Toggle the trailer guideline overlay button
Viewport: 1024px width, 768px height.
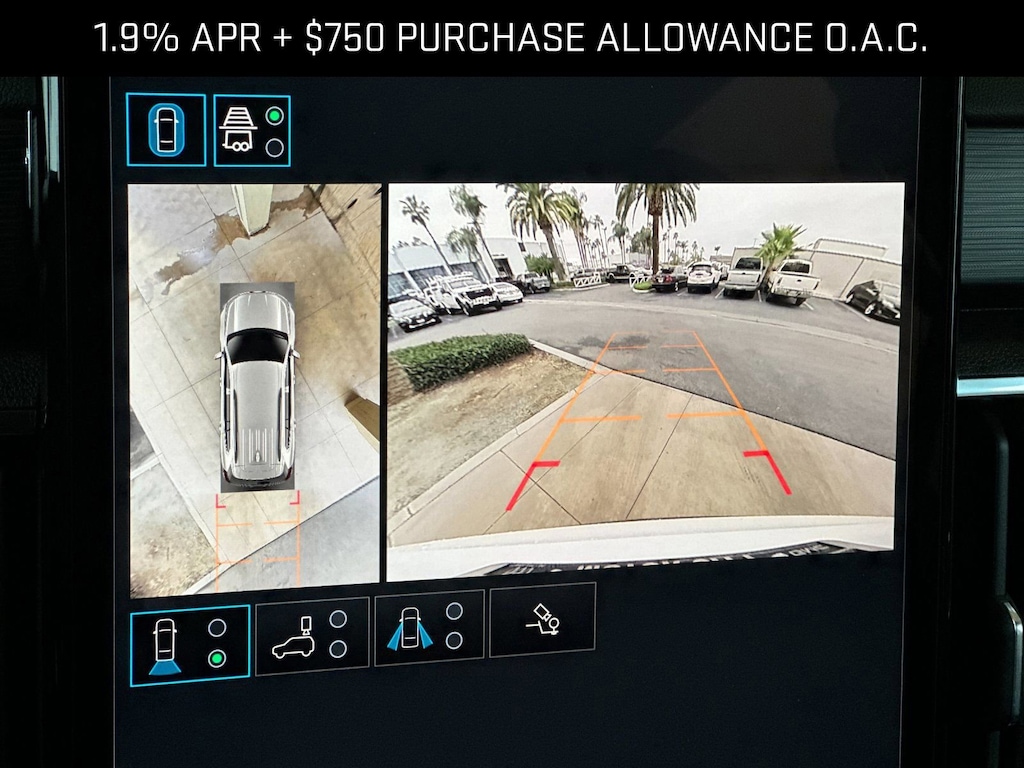(252, 130)
